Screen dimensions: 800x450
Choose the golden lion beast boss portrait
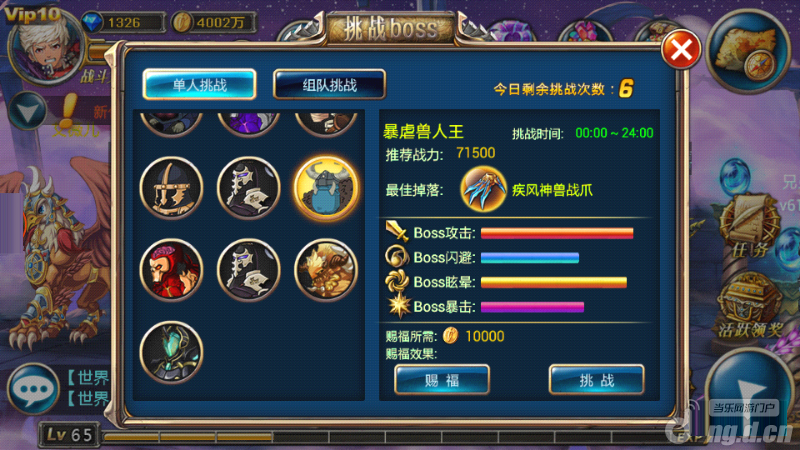326,268
